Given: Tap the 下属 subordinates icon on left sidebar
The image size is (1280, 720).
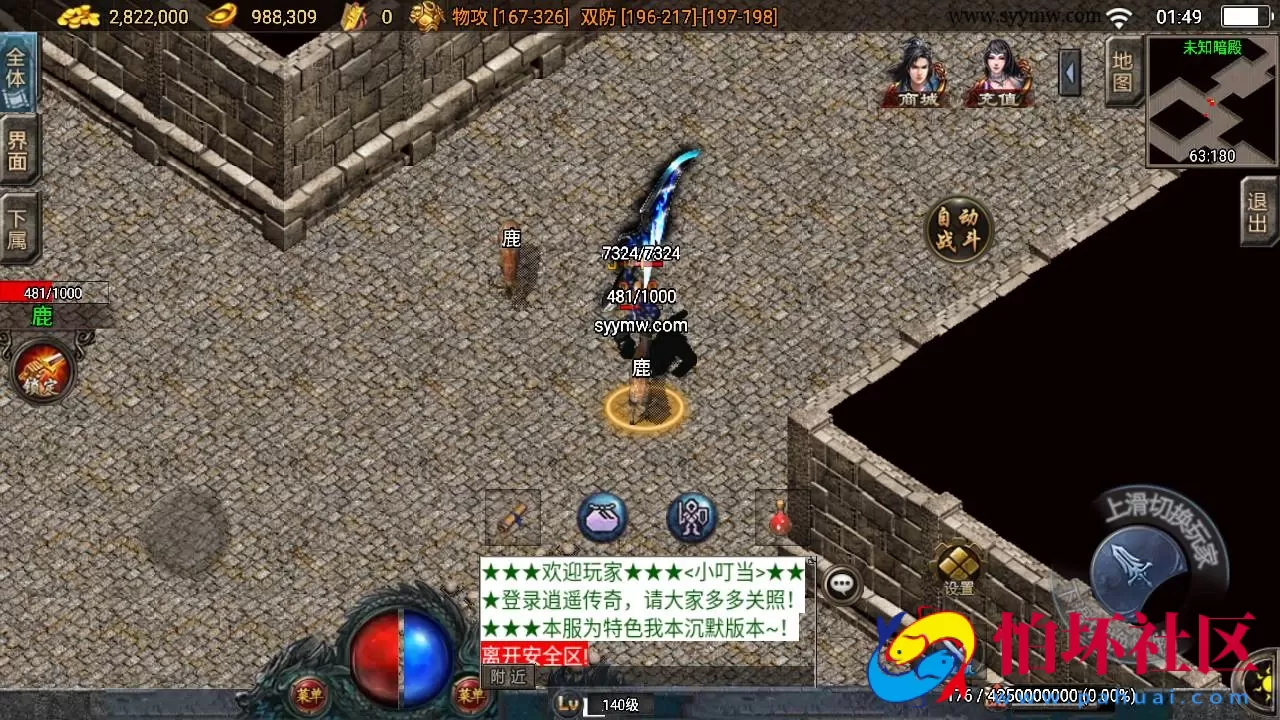Looking at the screenshot, I should tap(18, 225).
